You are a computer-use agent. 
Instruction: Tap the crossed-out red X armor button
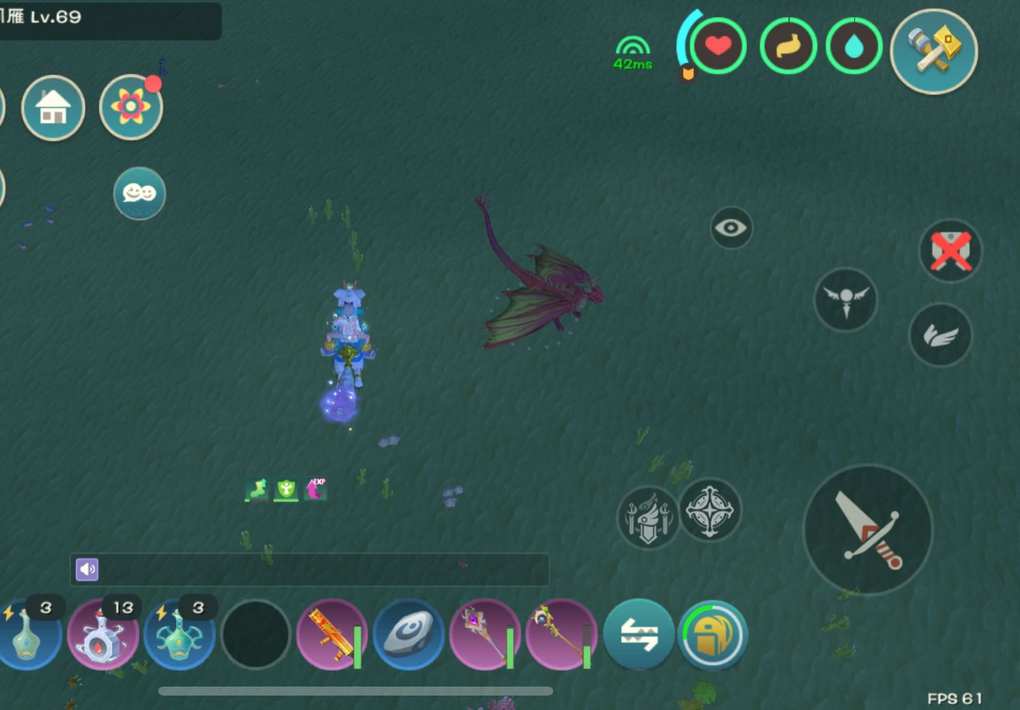point(950,250)
